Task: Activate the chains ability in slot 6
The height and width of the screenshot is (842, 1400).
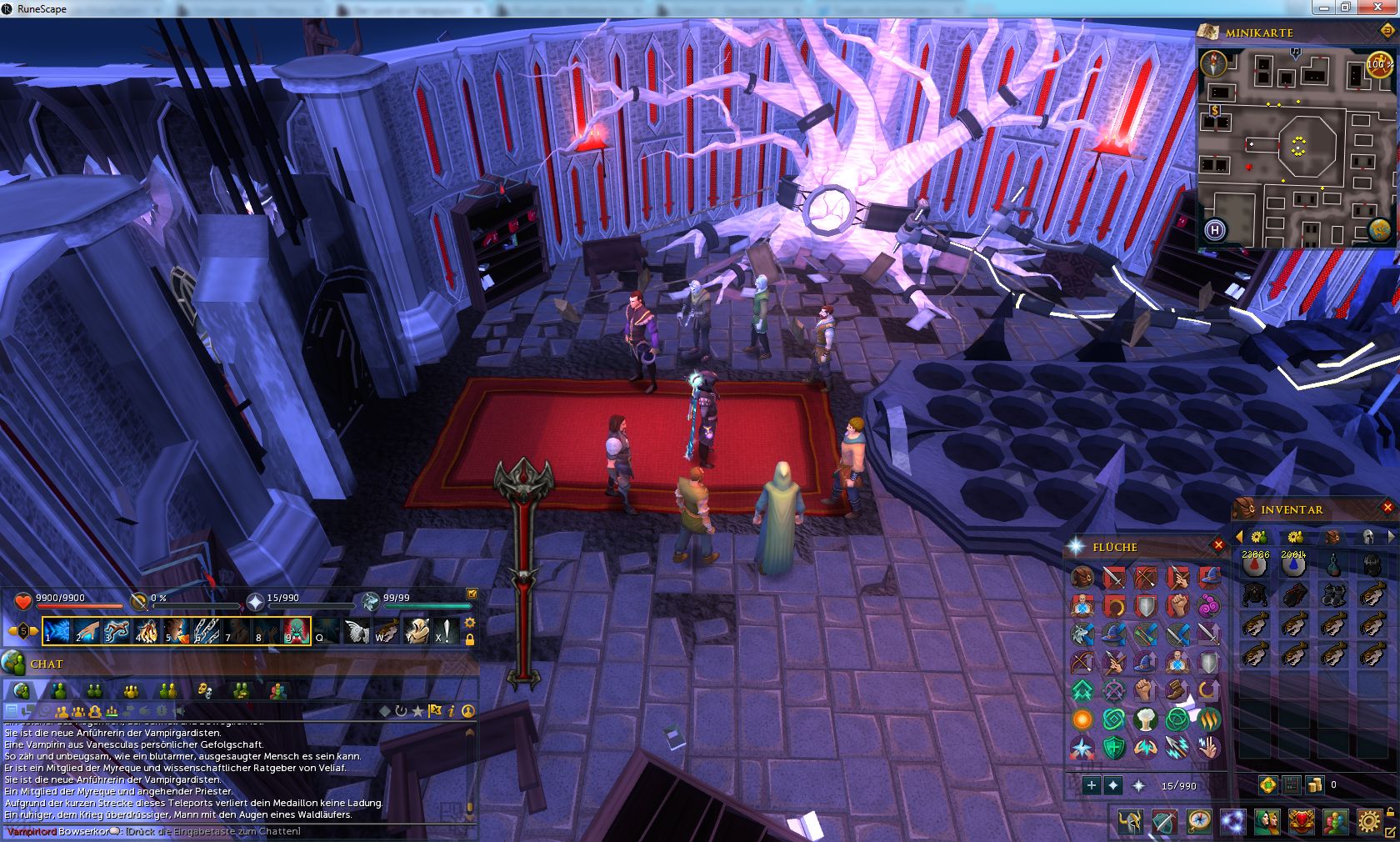Action: pyautogui.click(x=207, y=631)
